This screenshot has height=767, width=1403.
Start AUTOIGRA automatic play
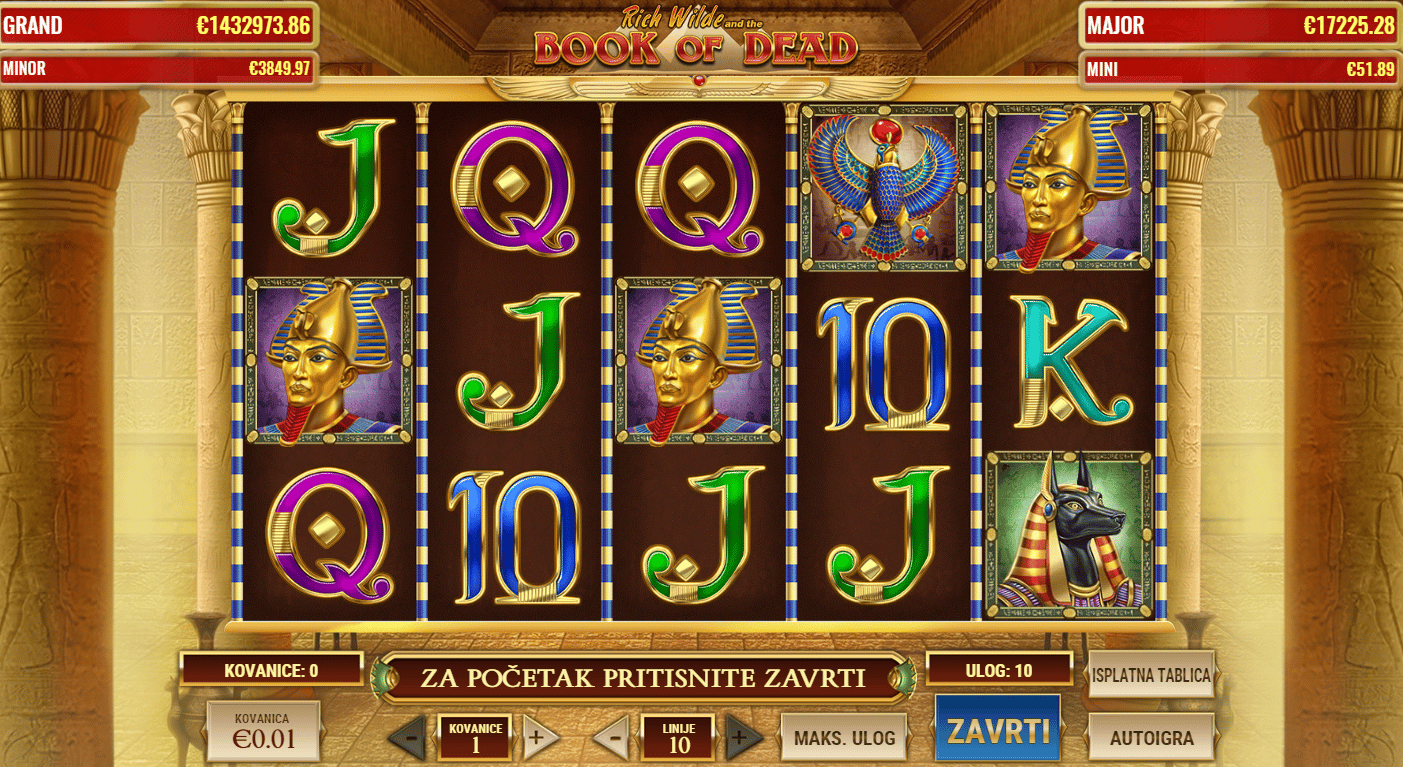[x=1151, y=736]
